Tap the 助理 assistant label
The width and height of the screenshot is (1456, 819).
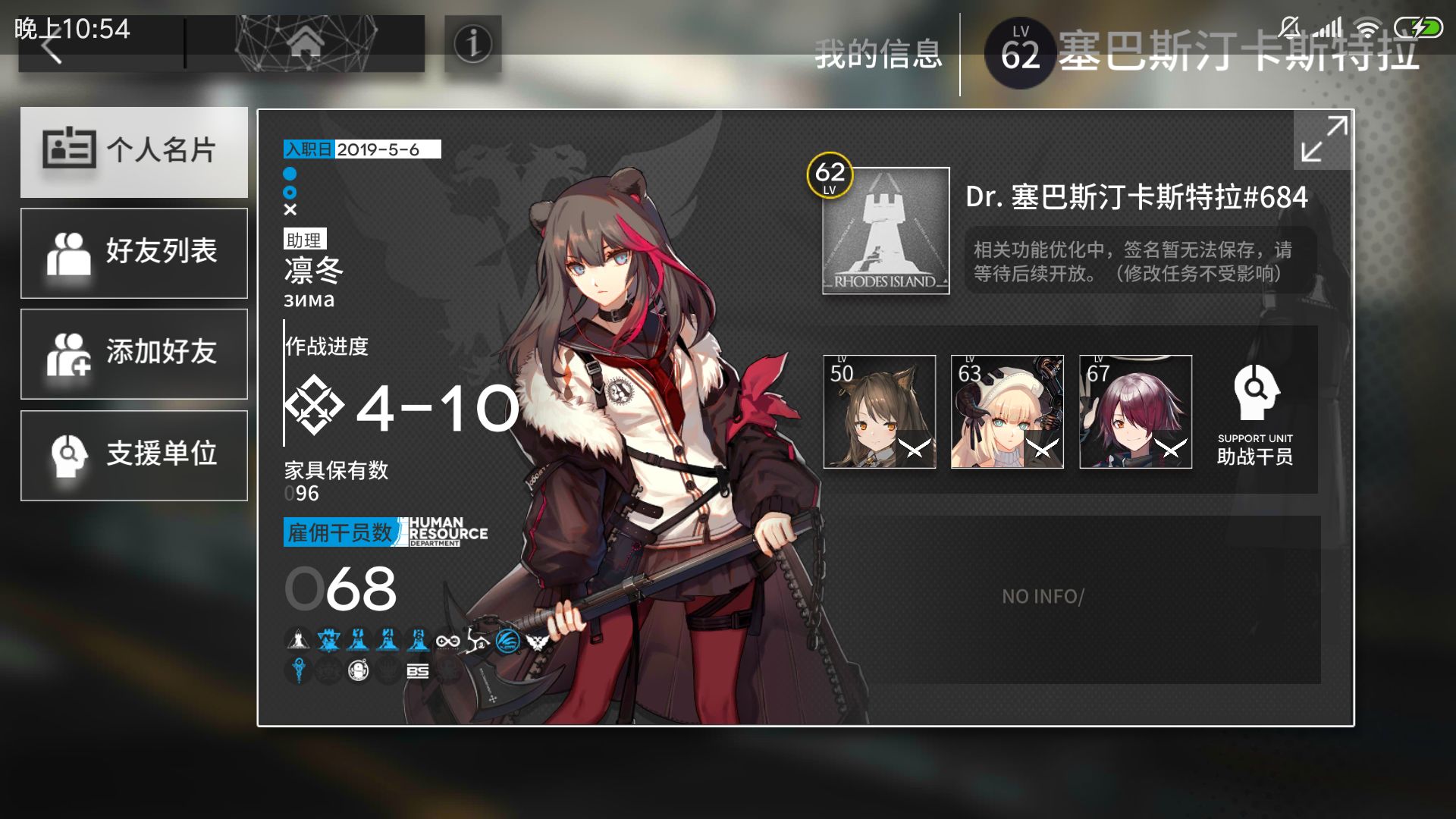click(x=304, y=240)
